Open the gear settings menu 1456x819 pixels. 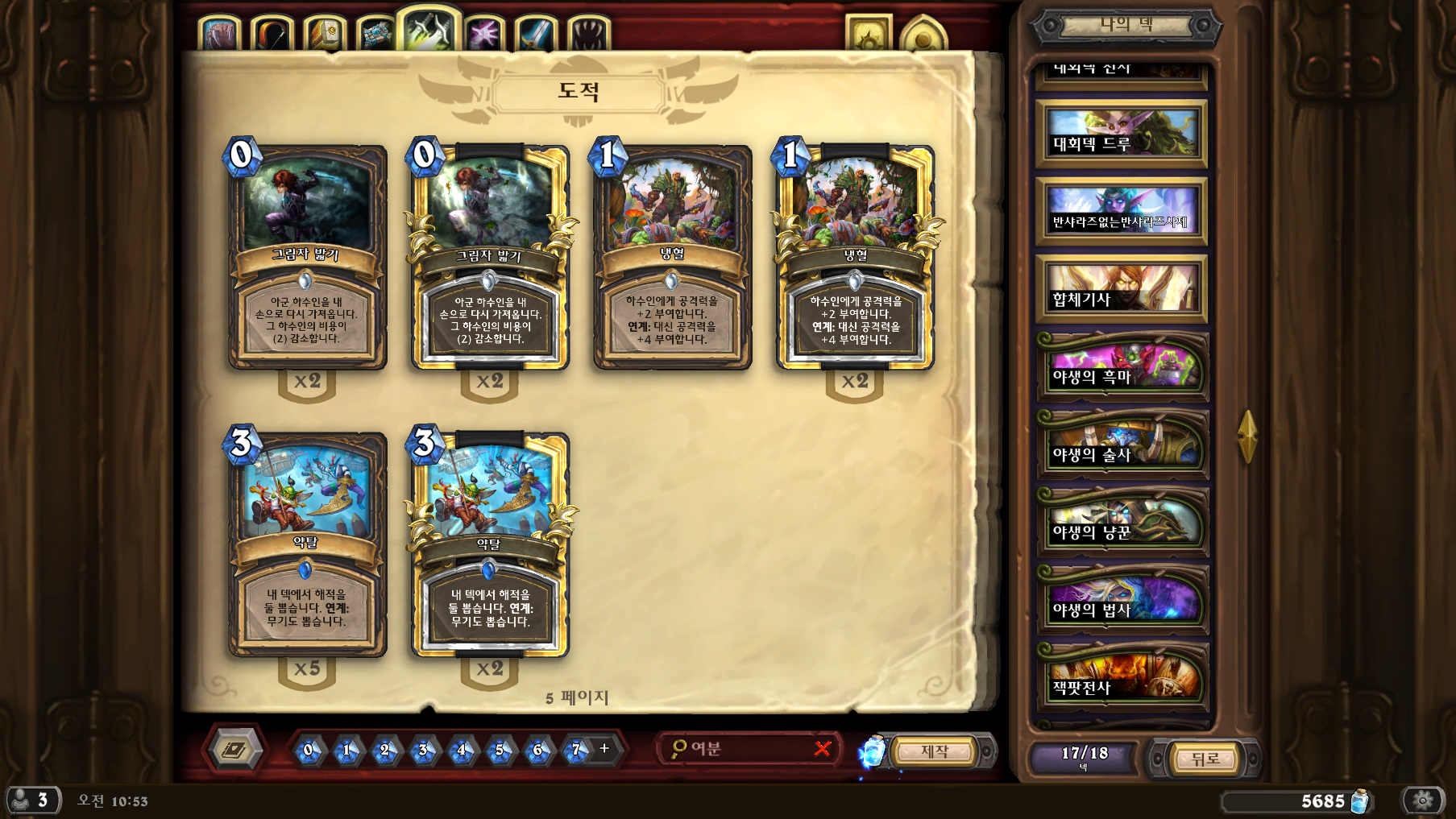pyautogui.click(x=1423, y=800)
